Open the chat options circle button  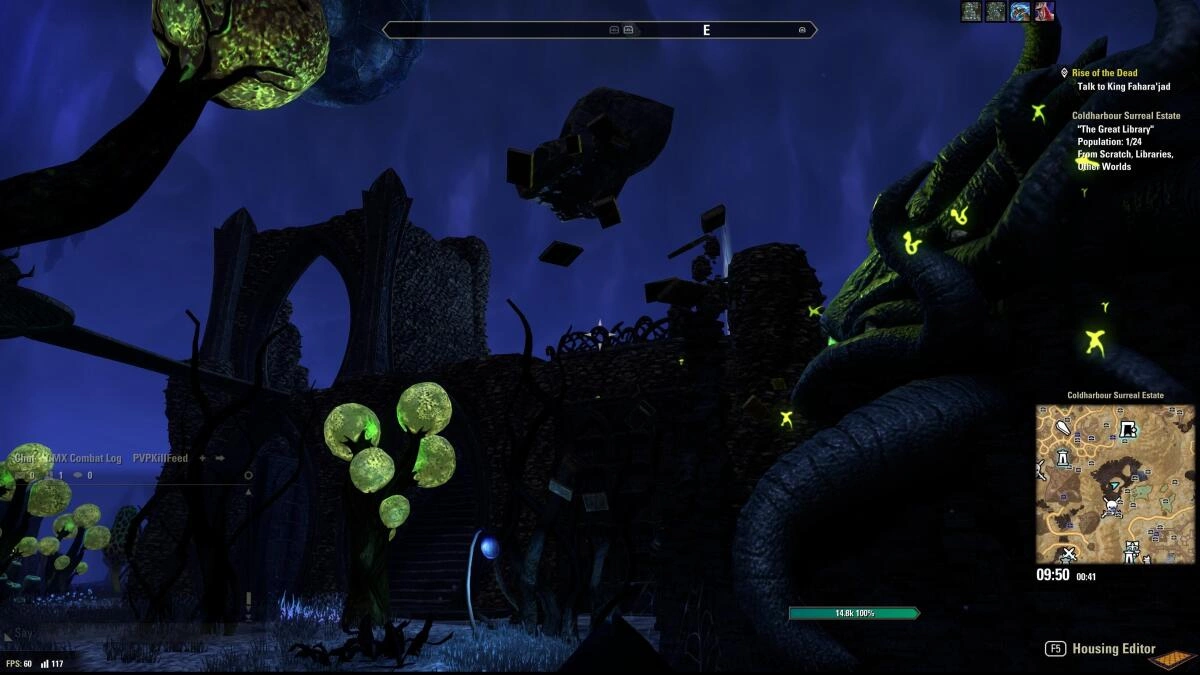point(248,475)
